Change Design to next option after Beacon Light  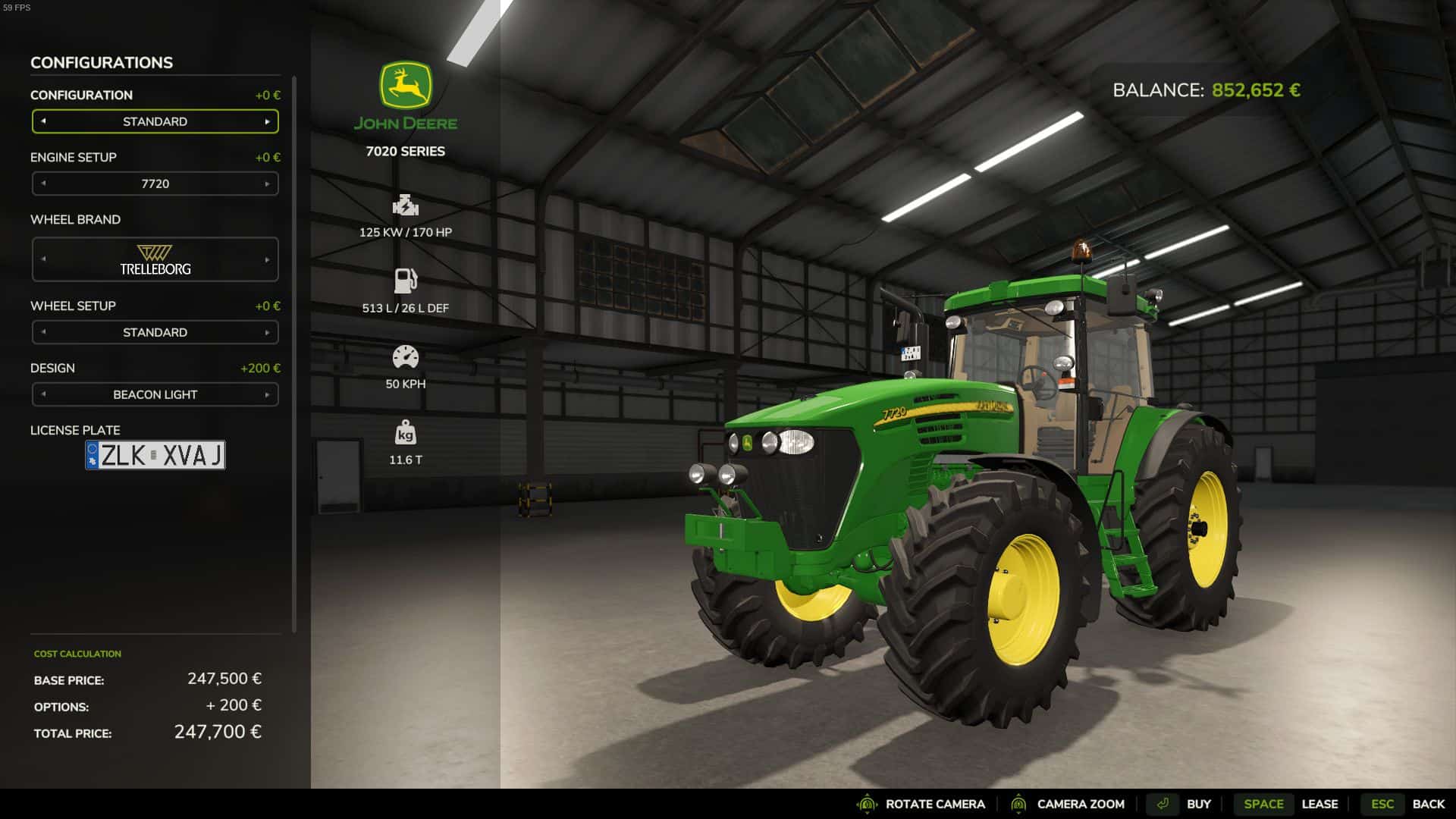point(267,394)
